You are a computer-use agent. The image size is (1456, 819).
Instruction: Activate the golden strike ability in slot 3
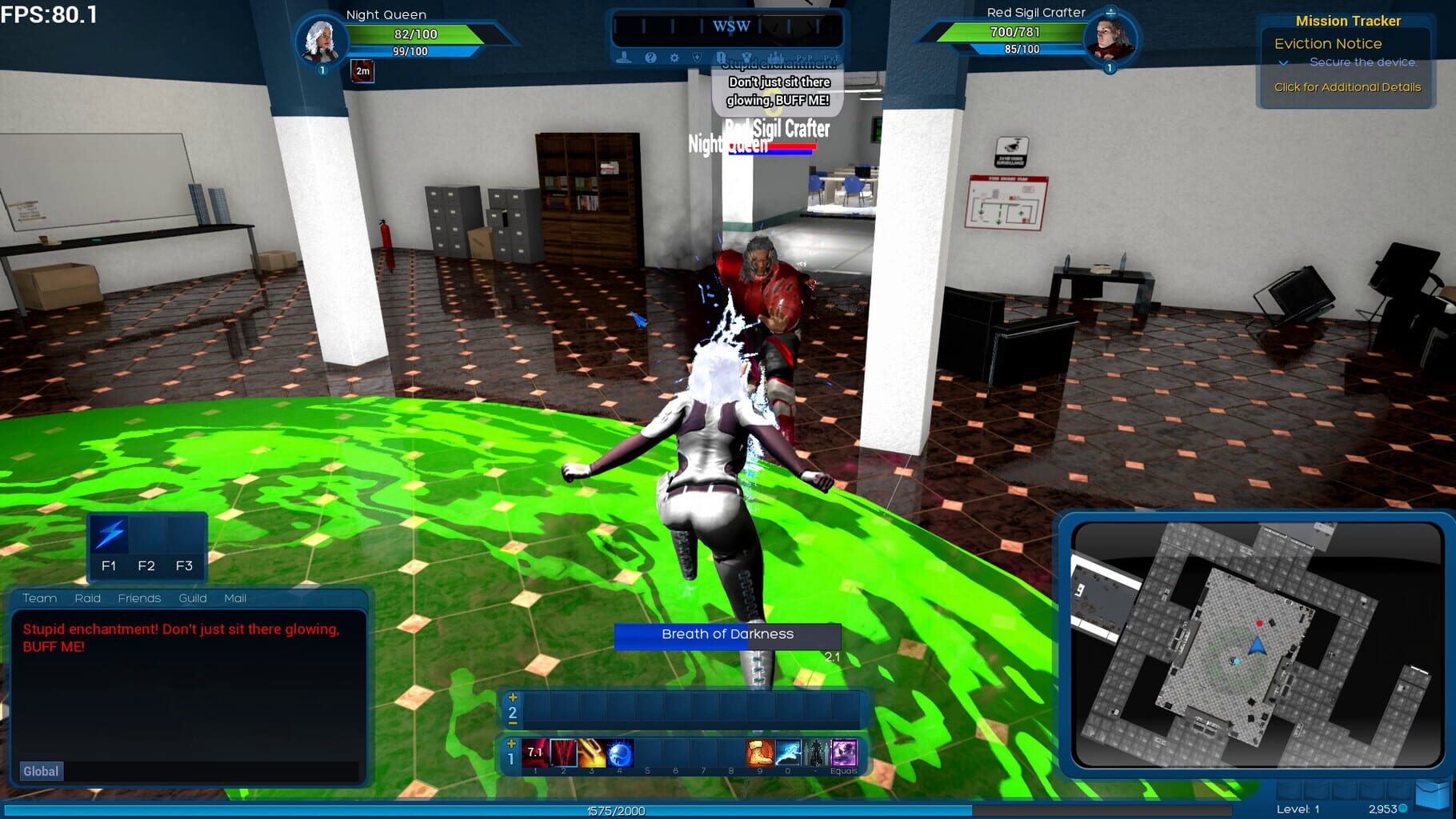(592, 753)
